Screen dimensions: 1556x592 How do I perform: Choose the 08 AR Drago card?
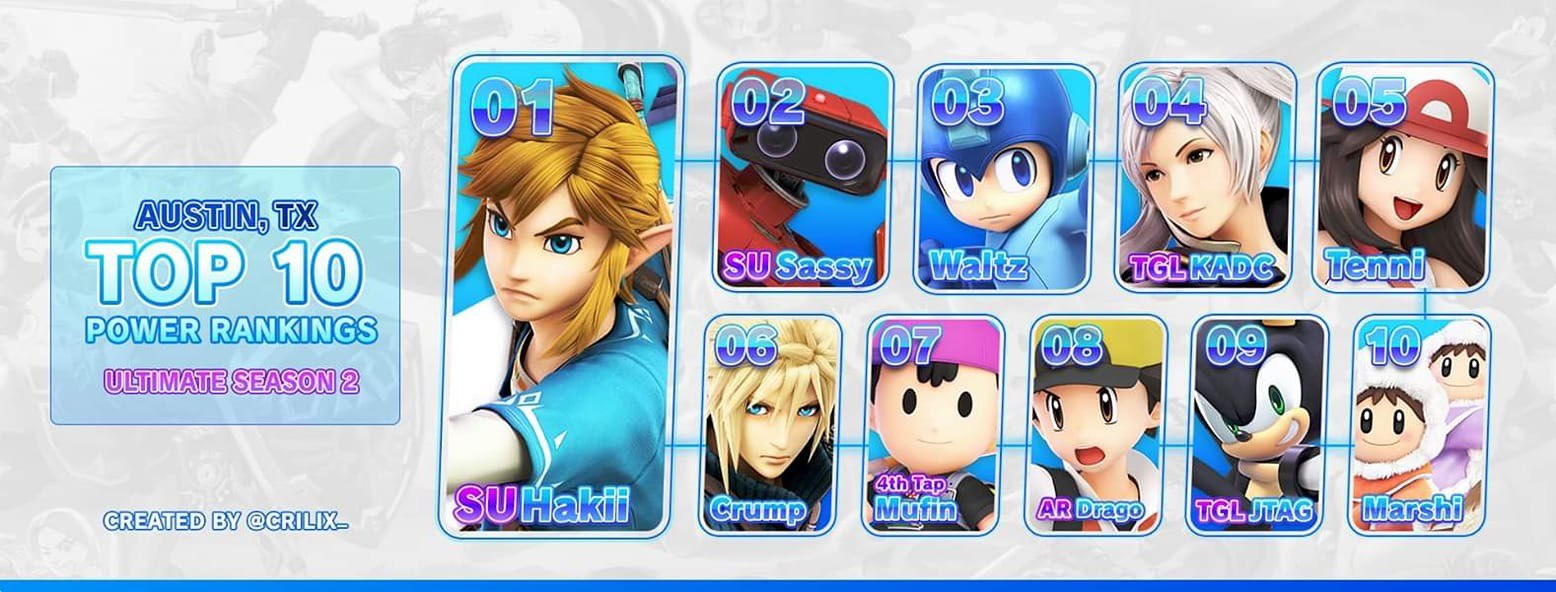point(1096,424)
